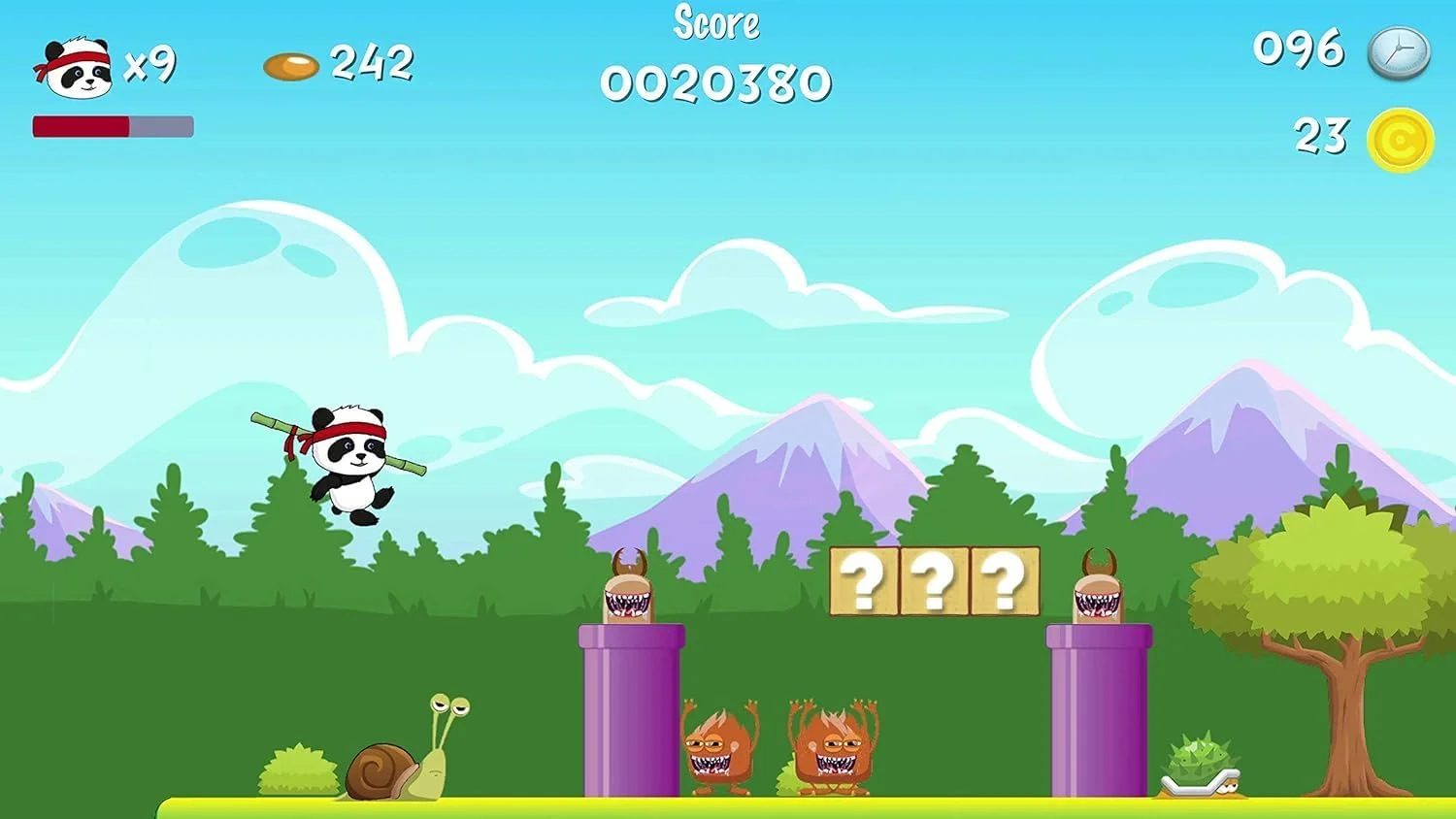The image size is (1456, 819).
Task: Click the clock timer icon
Action: click(x=1399, y=53)
